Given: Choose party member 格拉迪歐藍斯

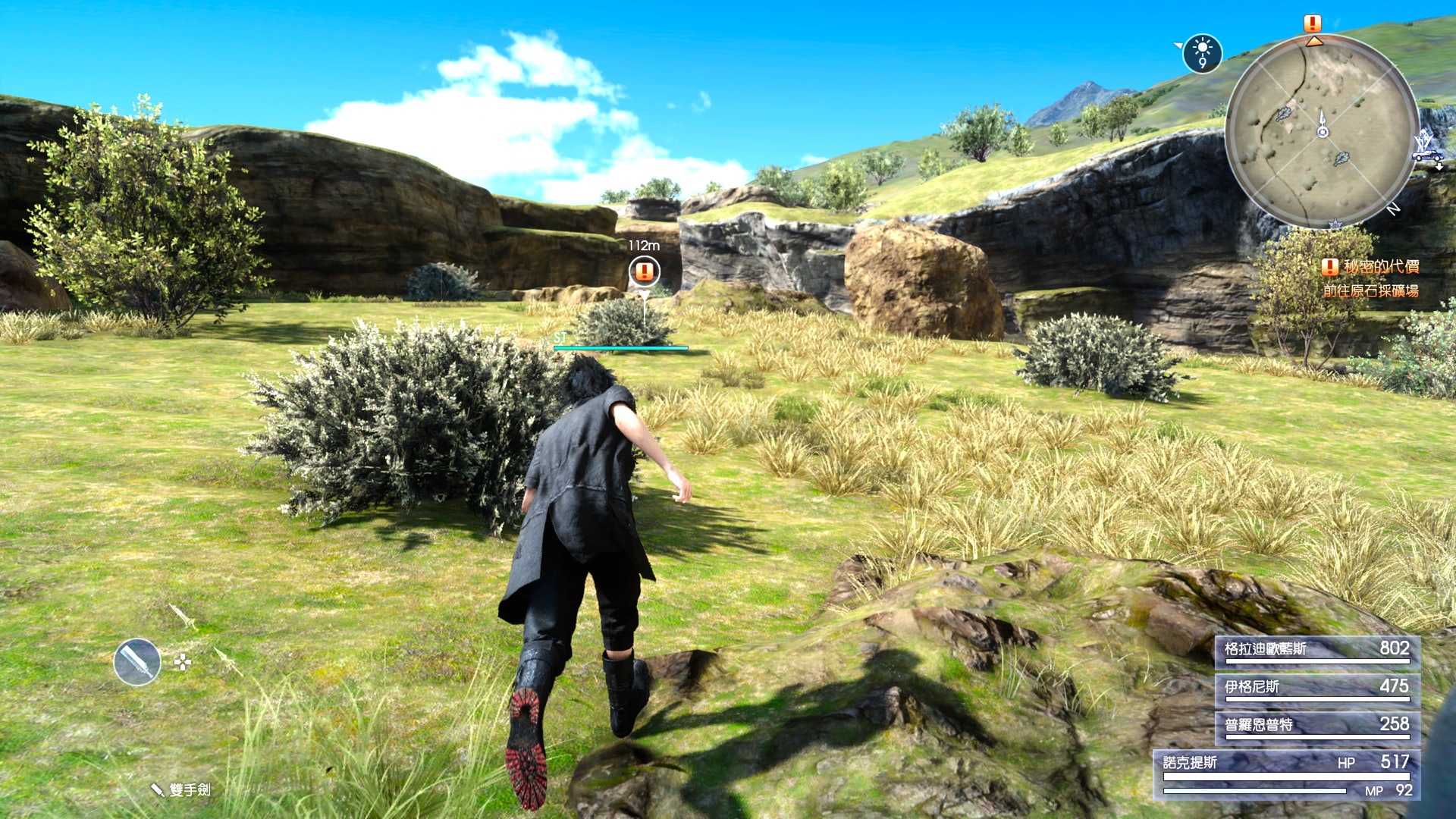Looking at the screenshot, I should pos(1317,650).
